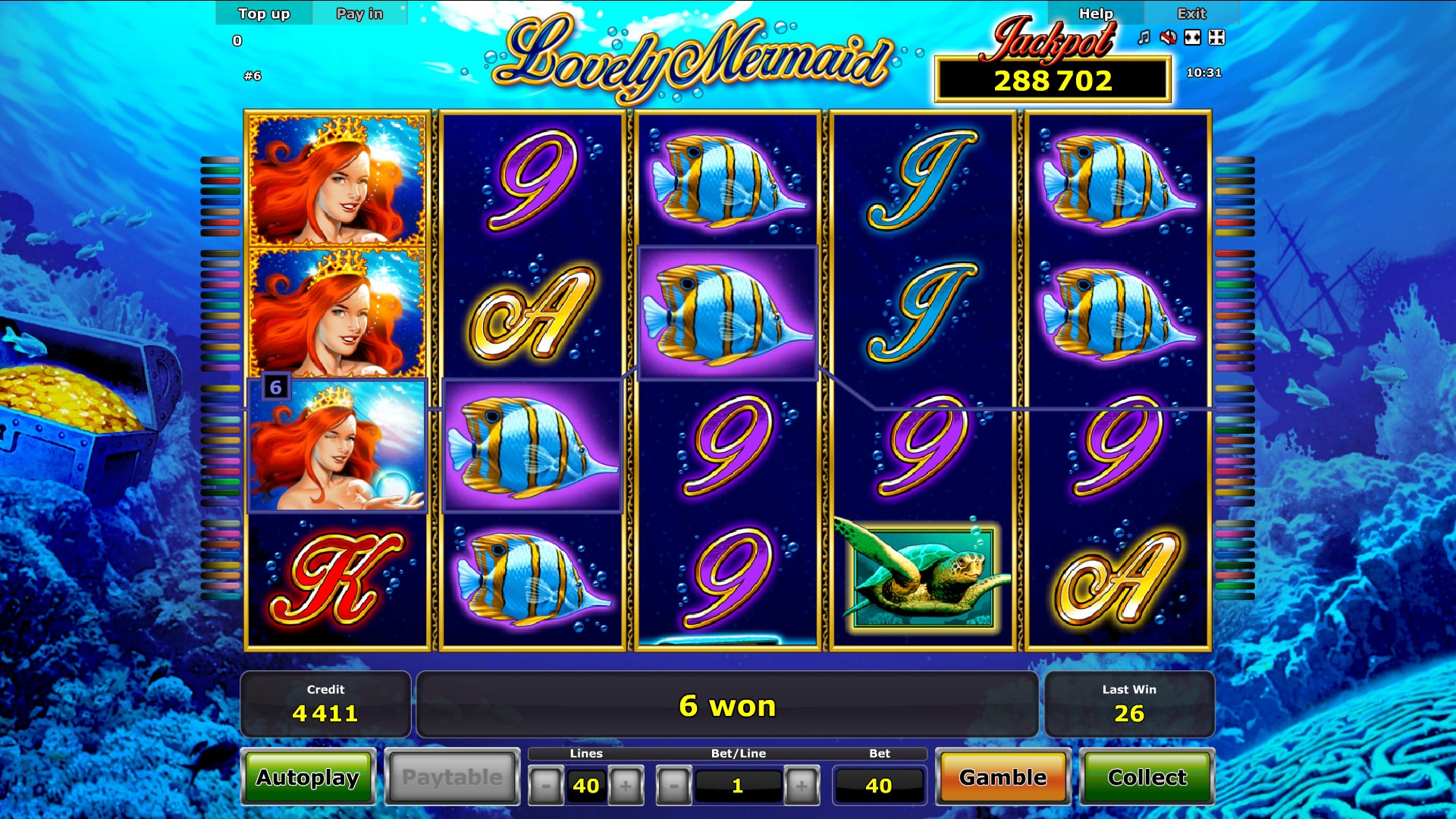This screenshot has height=819, width=1456.
Task: Click the inward-arrows shrink screen icon
Action: (x=1217, y=37)
